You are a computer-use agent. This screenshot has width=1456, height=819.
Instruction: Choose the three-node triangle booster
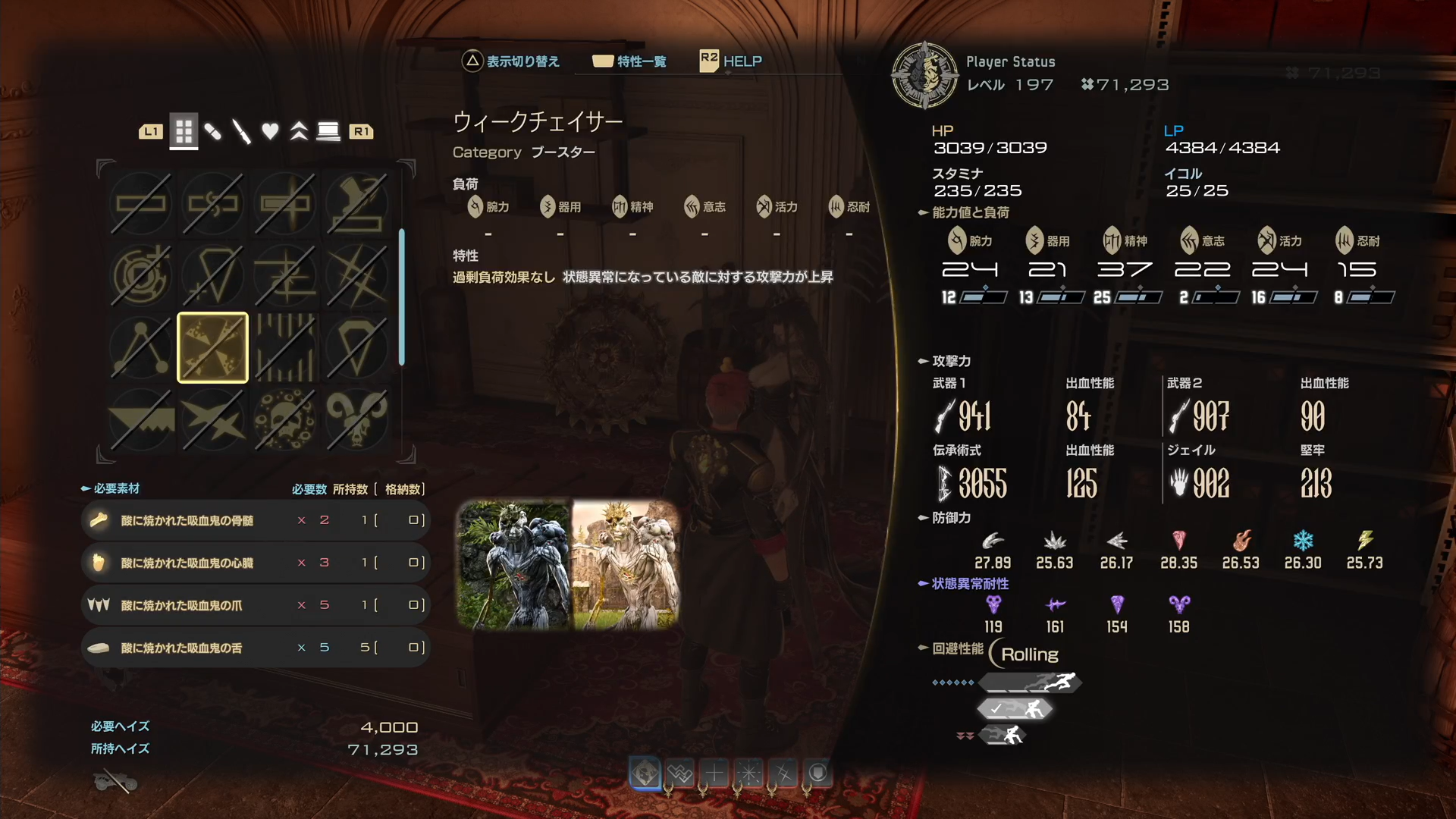click(x=141, y=347)
